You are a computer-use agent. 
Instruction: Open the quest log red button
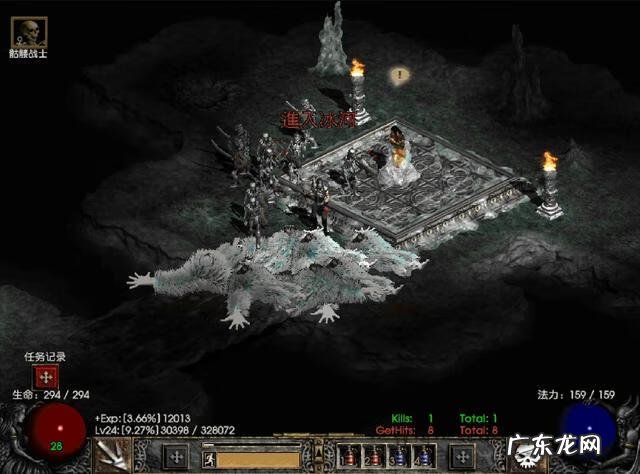coord(44,377)
